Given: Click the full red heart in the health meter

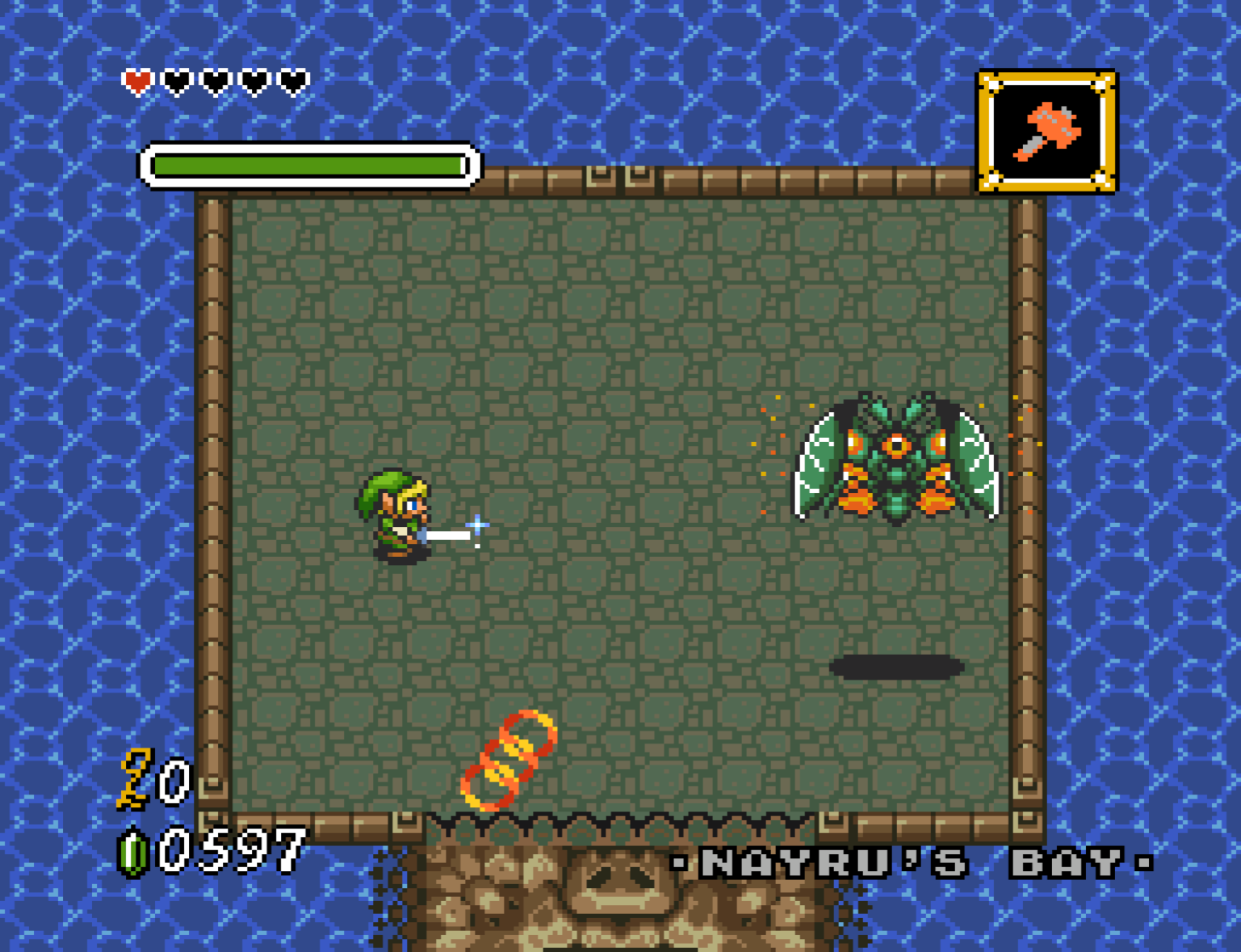Looking at the screenshot, I should (137, 80).
